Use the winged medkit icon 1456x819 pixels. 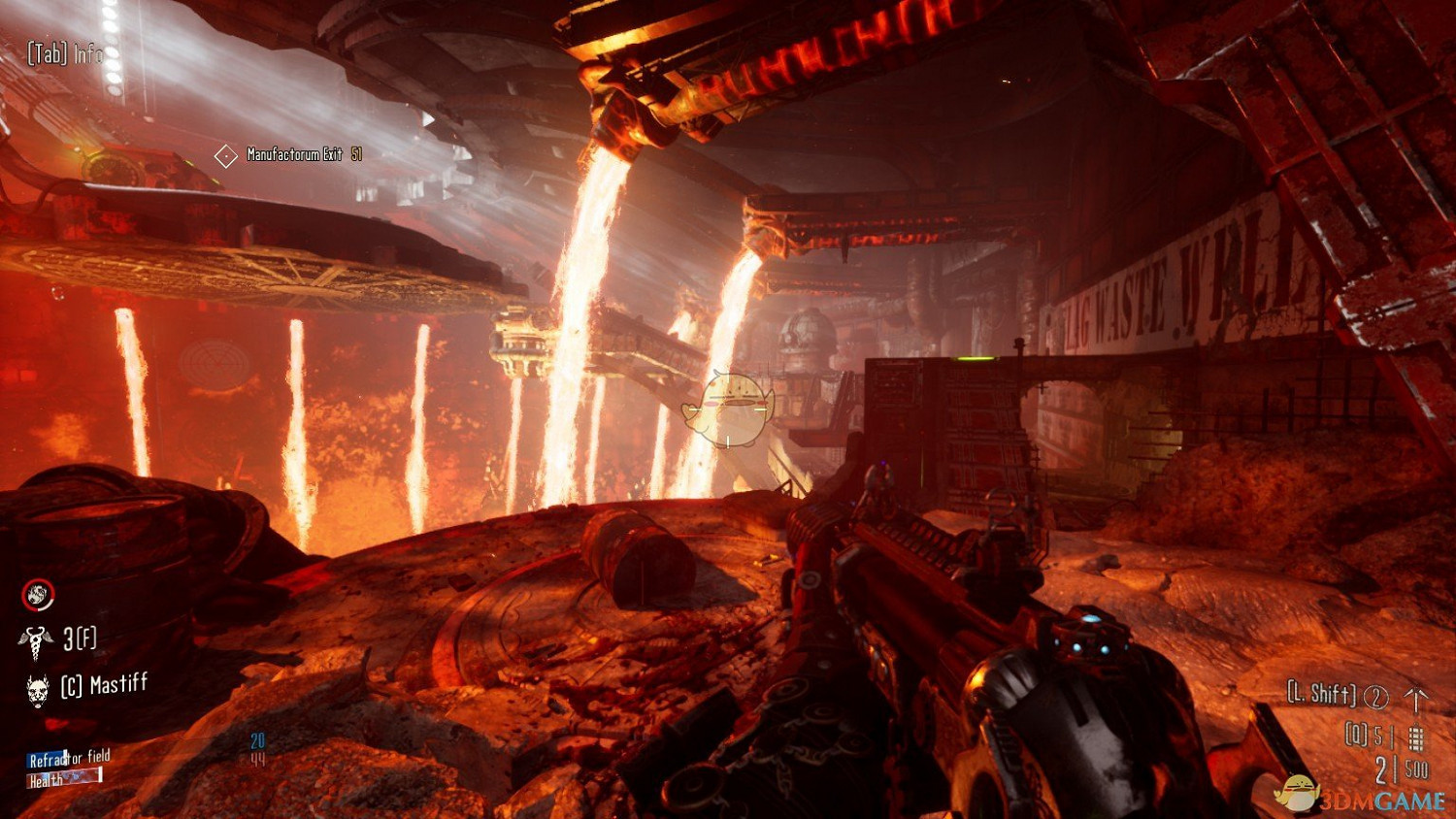click(x=36, y=639)
